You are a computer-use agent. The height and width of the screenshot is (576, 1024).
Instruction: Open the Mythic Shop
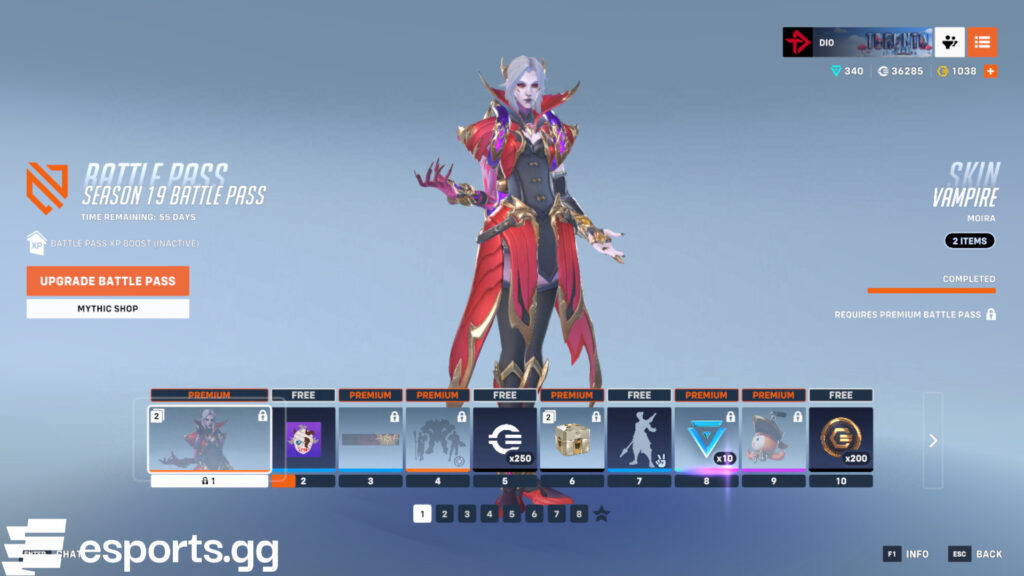coord(108,309)
